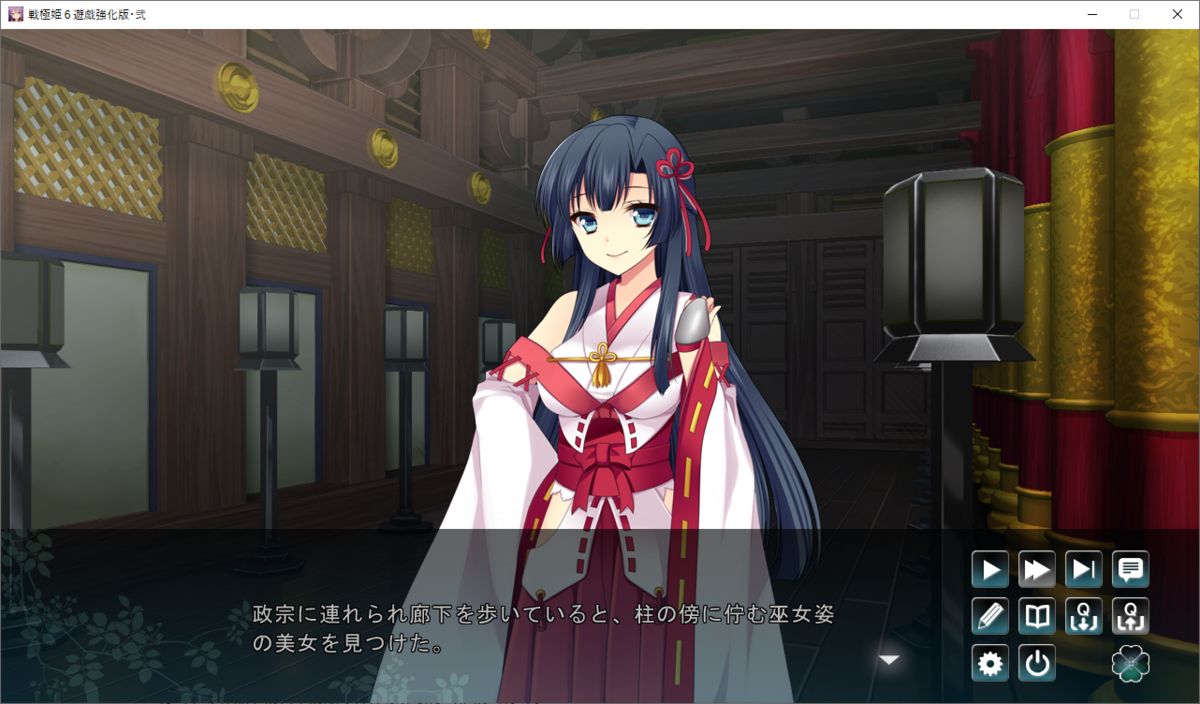Click the power icon to quit
Screen dimensions: 1200x704
pyautogui.click(x=1037, y=663)
